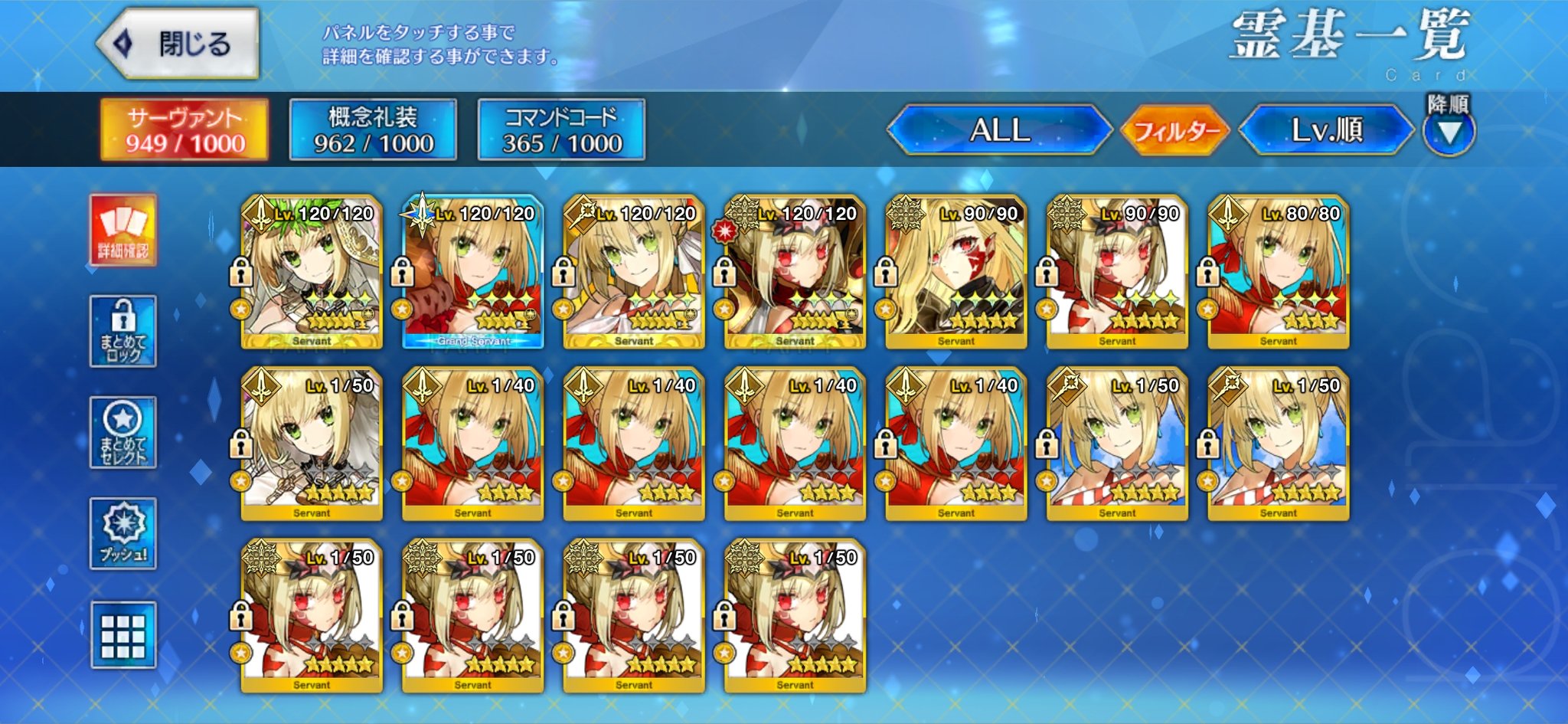Viewport: 1568px width, 724px height.
Task: Tap the プッシュ! button
Action: pyautogui.click(x=123, y=534)
